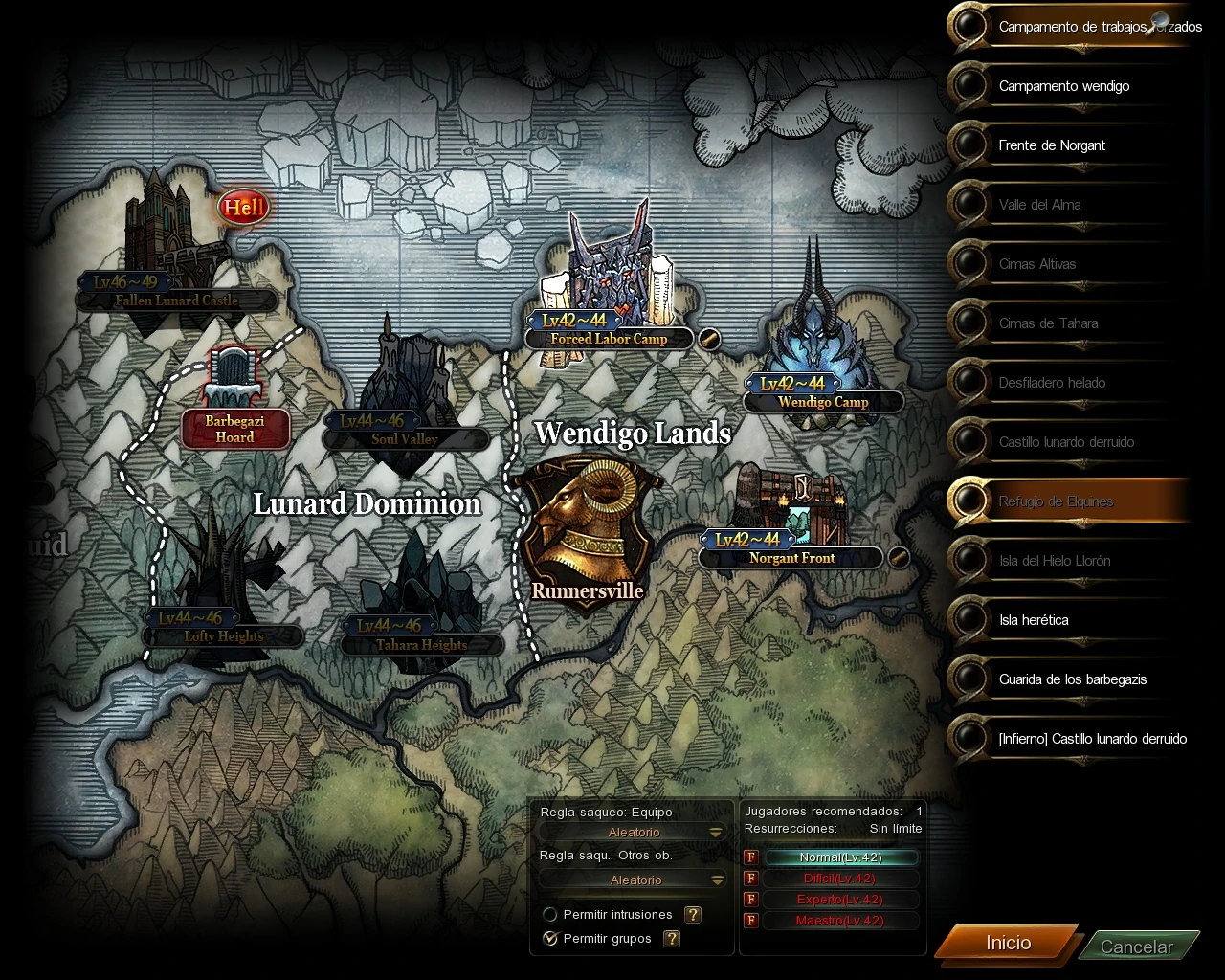
Task: Open the other items loot rule dropdown
Action: click(x=635, y=880)
